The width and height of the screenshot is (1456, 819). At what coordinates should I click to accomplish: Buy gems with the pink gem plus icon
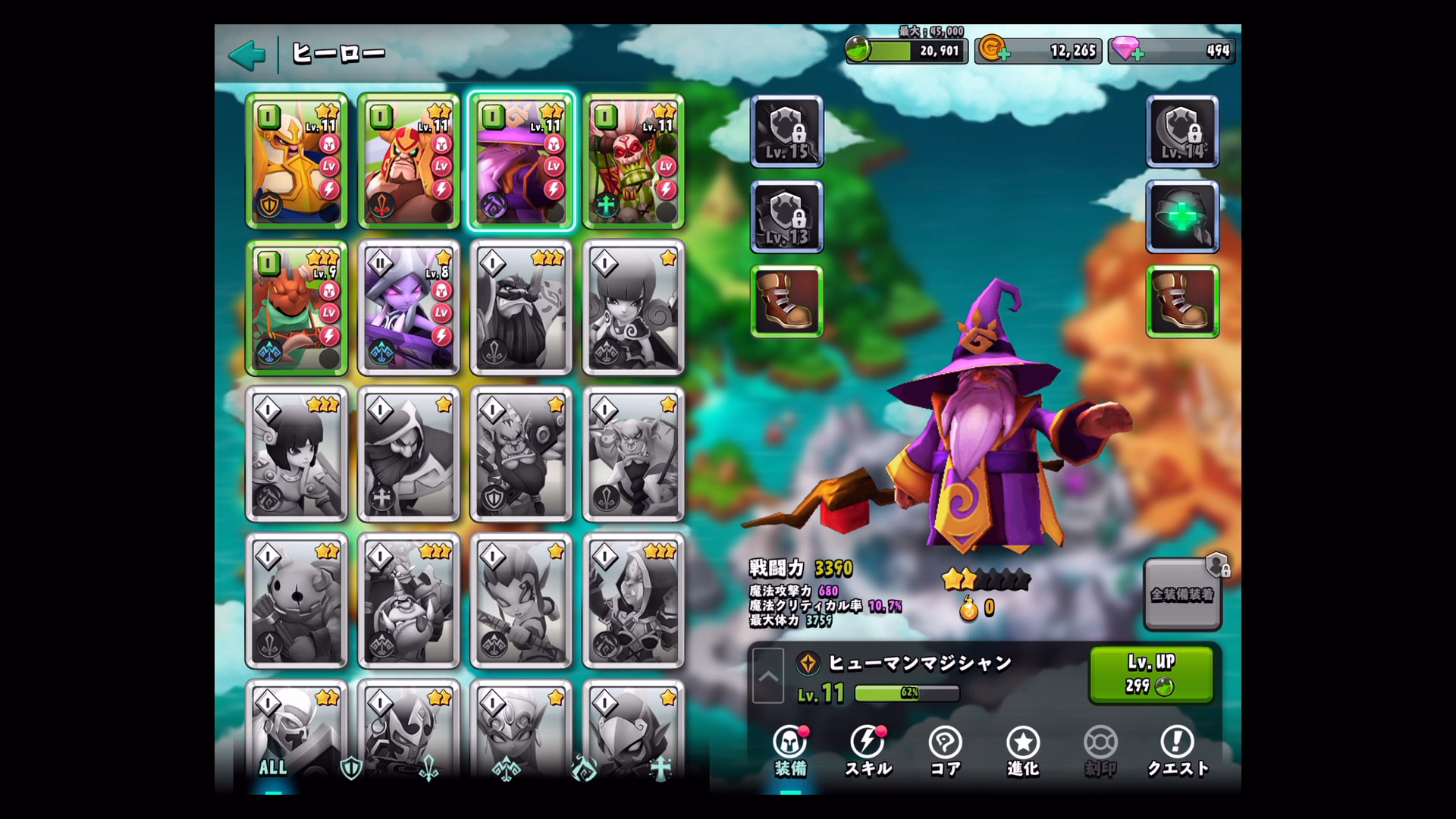point(1127,50)
